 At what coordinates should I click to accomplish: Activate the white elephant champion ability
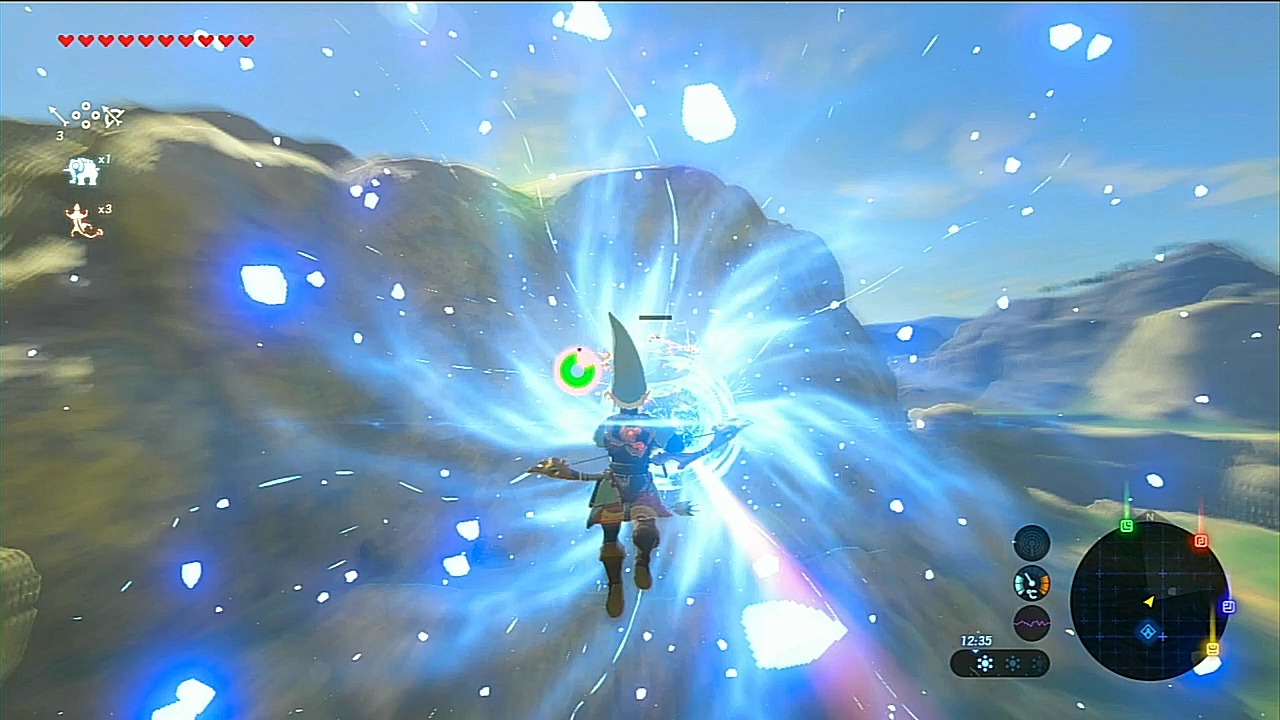(x=81, y=171)
